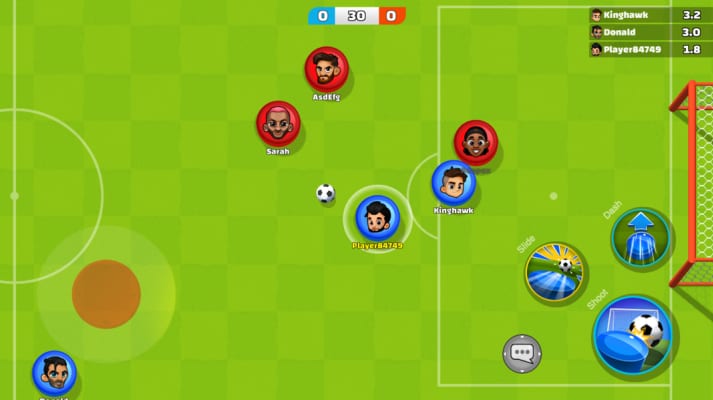Trigger the Dash arrow button
Screen dimensions: 713x400
point(641,238)
